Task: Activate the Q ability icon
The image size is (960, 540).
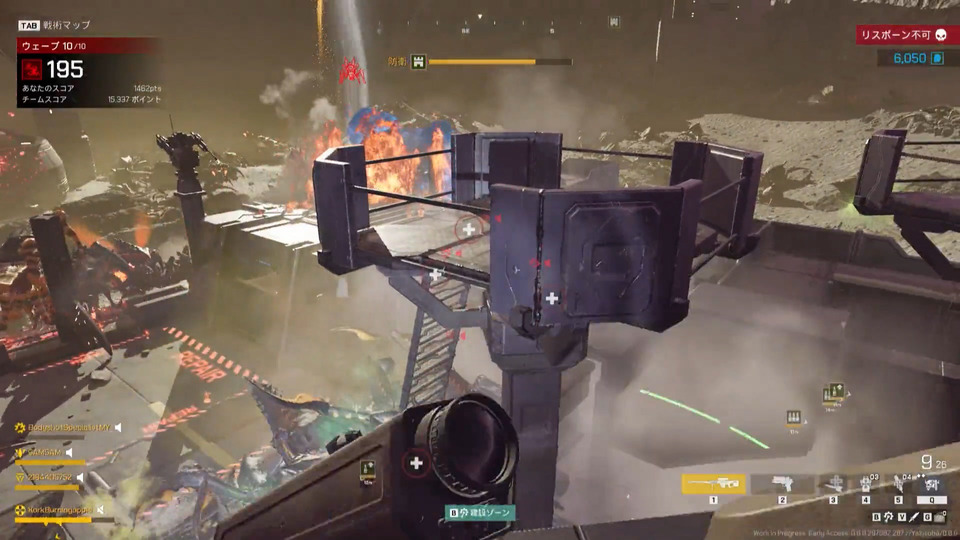Action: [931, 486]
